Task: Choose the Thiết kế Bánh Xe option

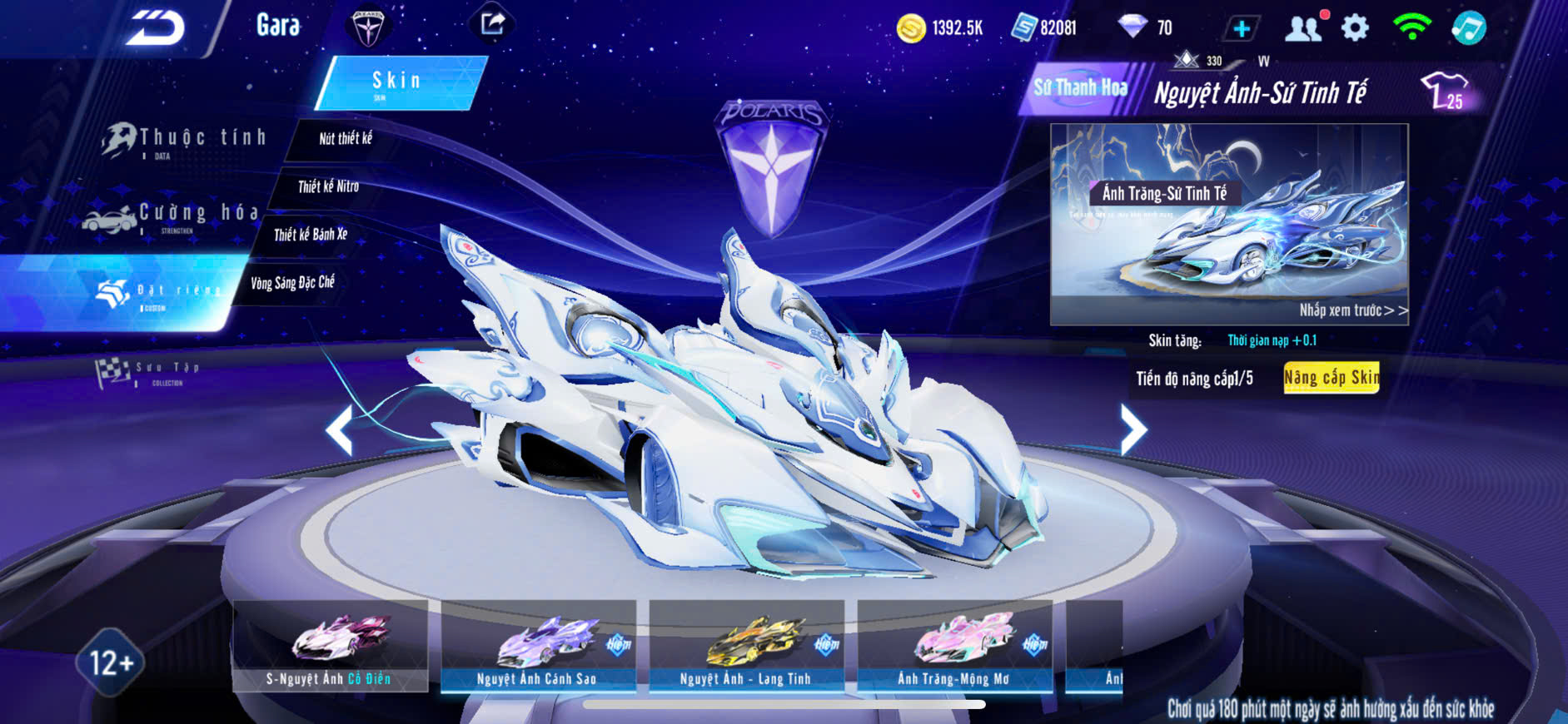Action: tap(311, 235)
